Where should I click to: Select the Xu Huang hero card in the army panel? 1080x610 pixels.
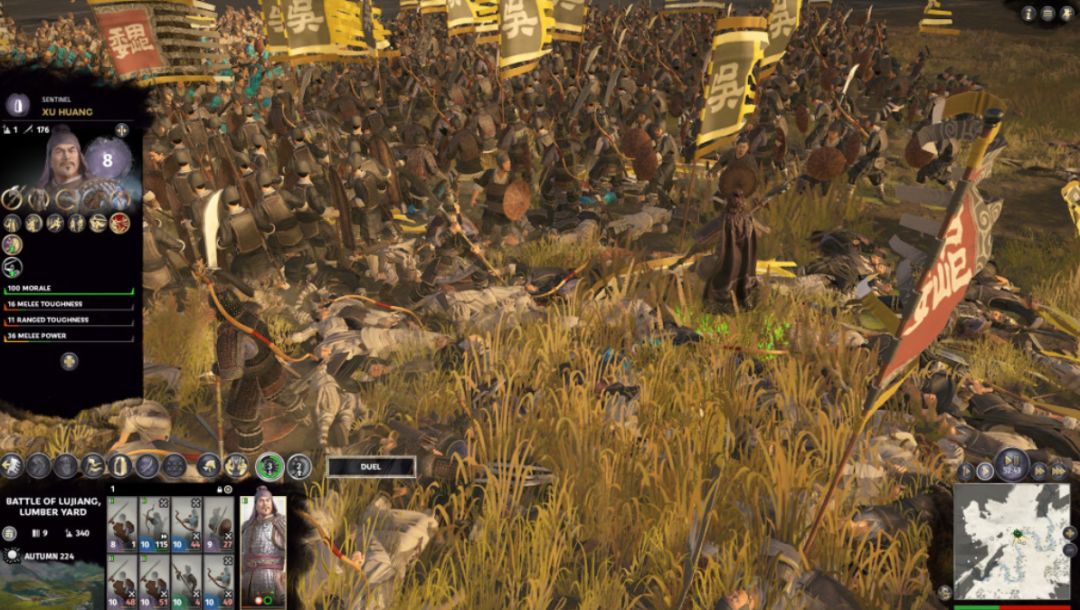[263, 545]
